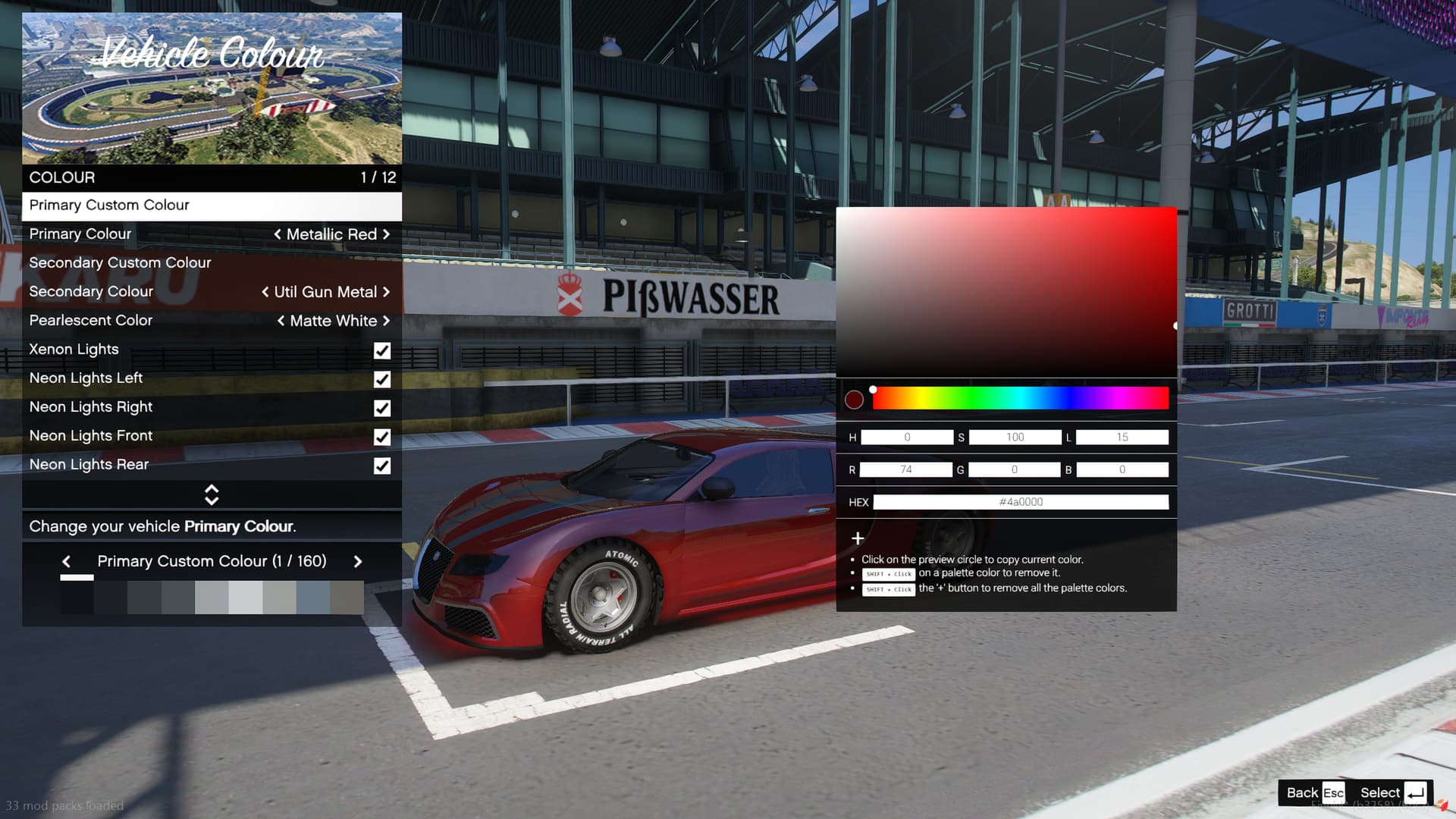Advance Secondary Colour with its right arrow
Image resolution: width=1456 pixels, height=819 pixels.
pos(386,292)
